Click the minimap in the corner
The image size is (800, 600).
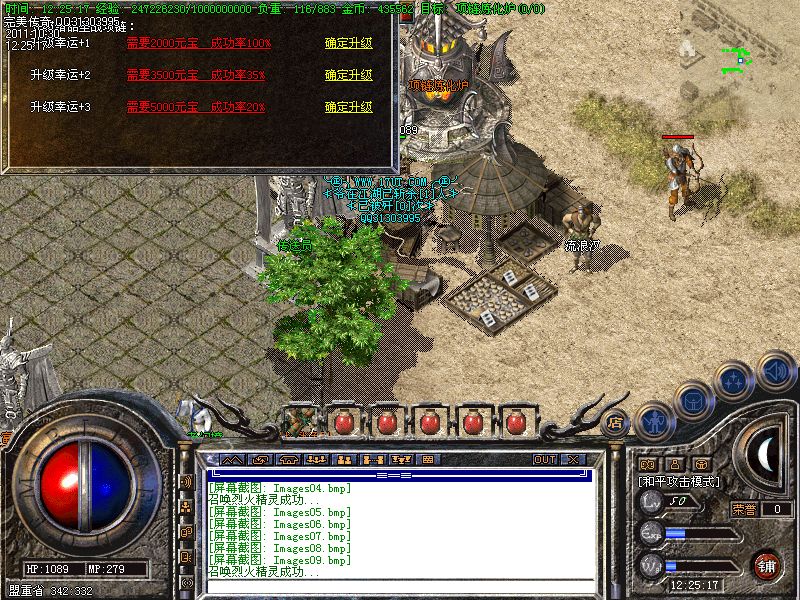click(x=740, y=60)
